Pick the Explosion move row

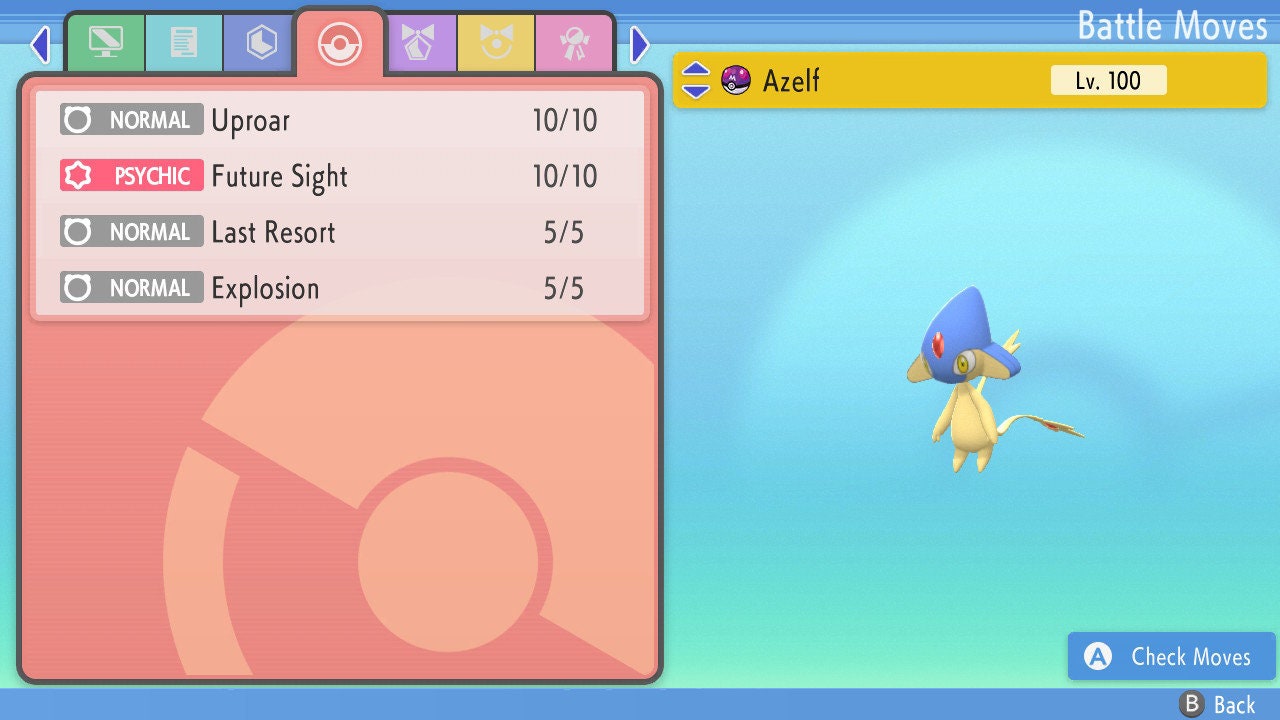tap(340, 289)
